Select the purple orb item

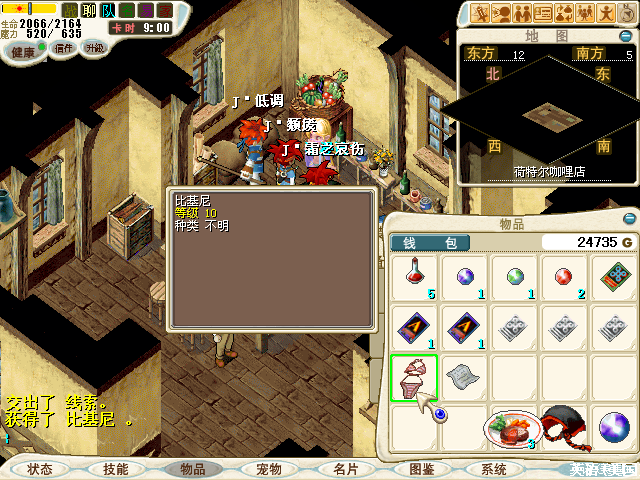click(464, 276)
